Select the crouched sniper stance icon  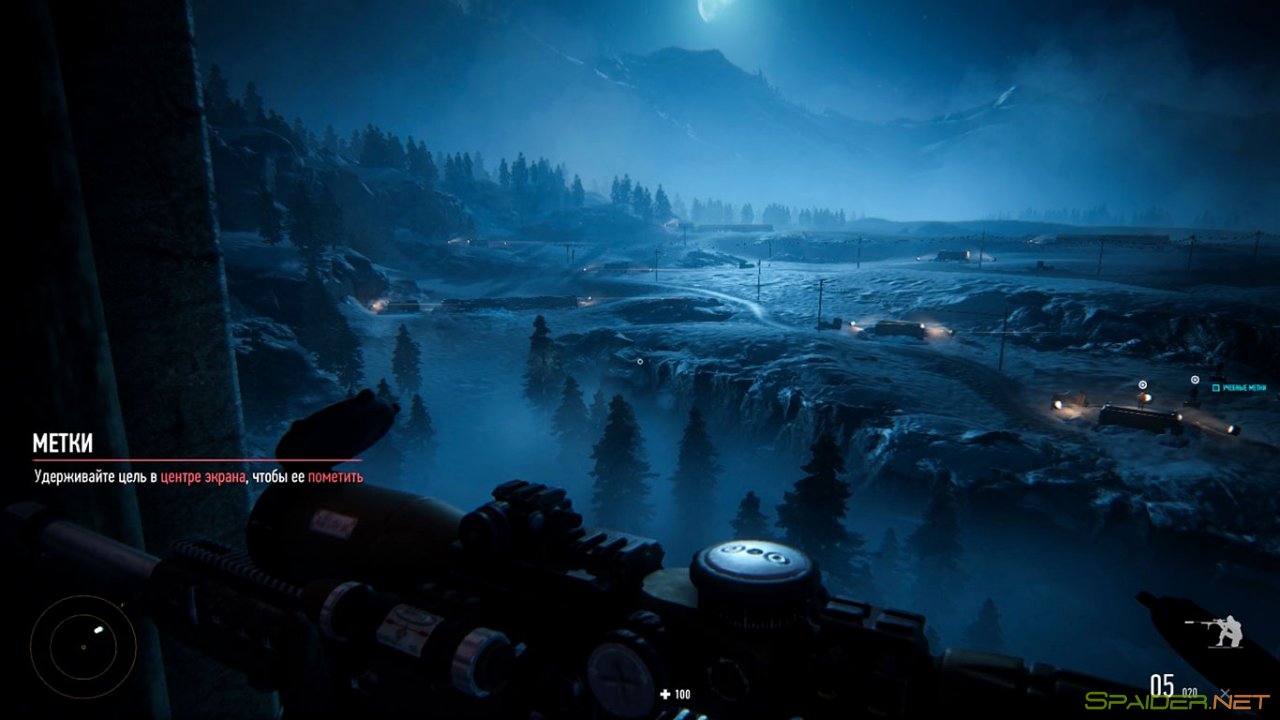[1231, 629]
